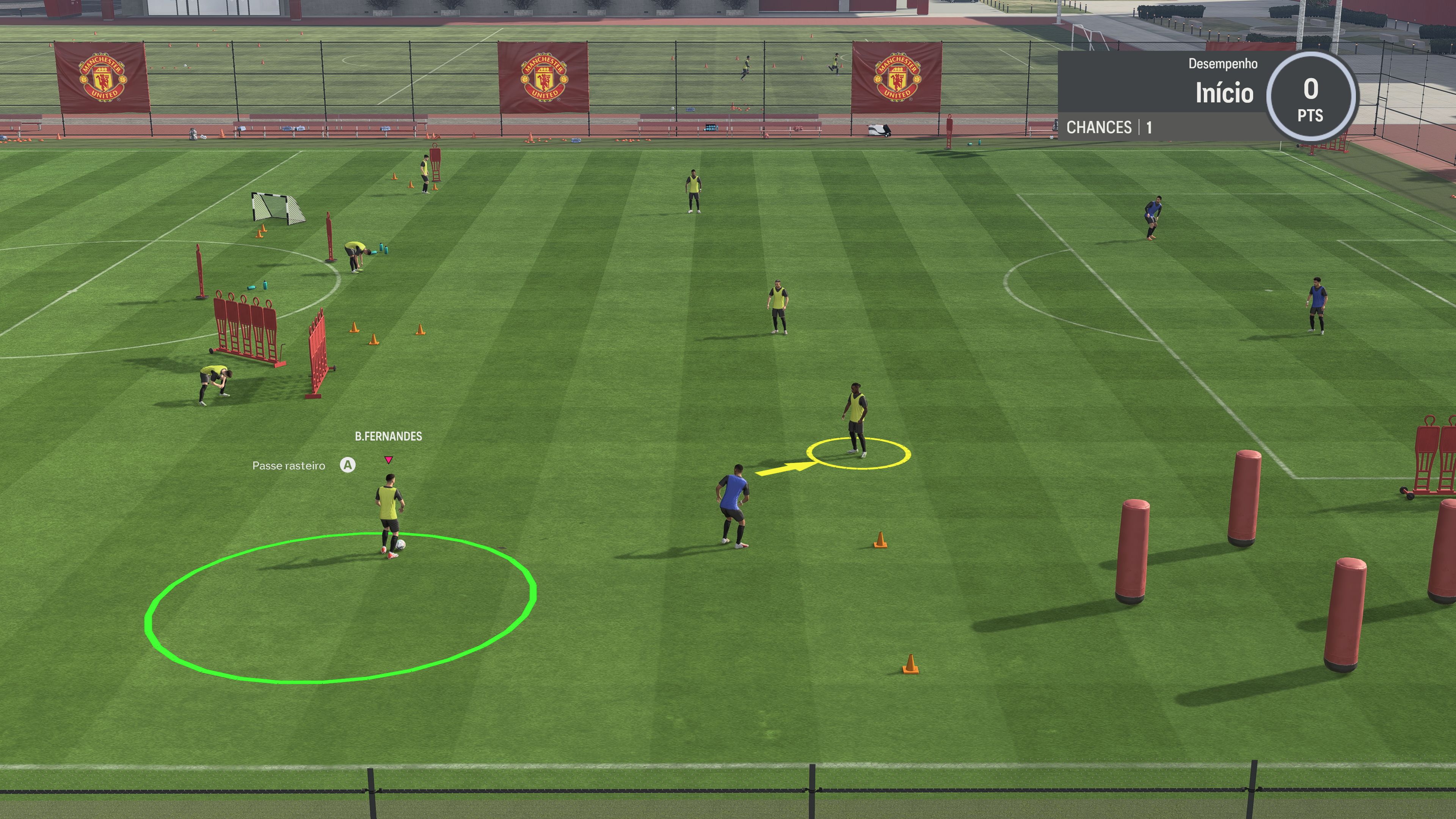
Task: Select the leftmost Manchester United banner crest
Action: [x=102, y=78]
